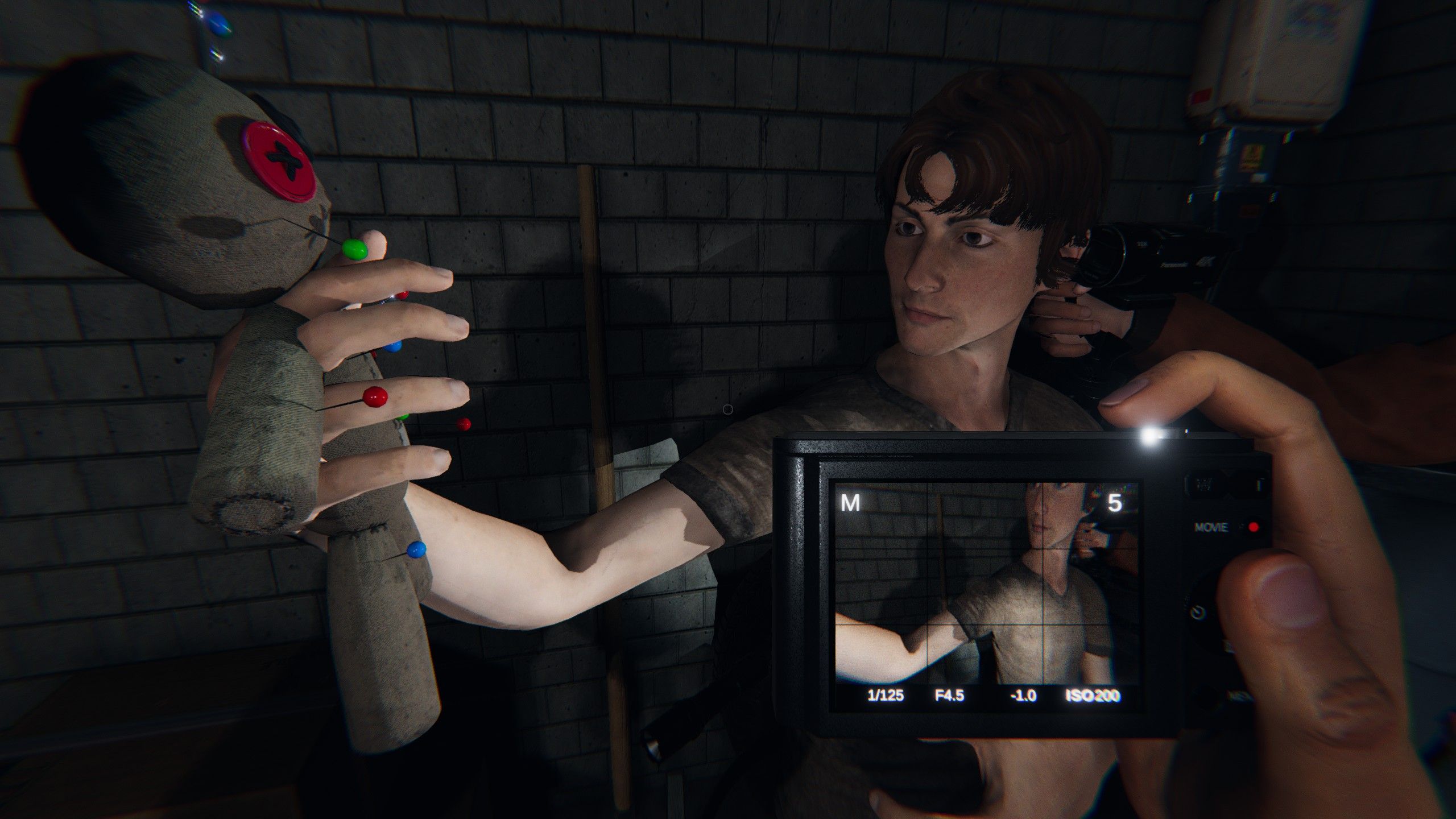Open the F4.5 aperture selector
Image resolution: width=1456 pixels, height=819 pixels.
[950, 694]
